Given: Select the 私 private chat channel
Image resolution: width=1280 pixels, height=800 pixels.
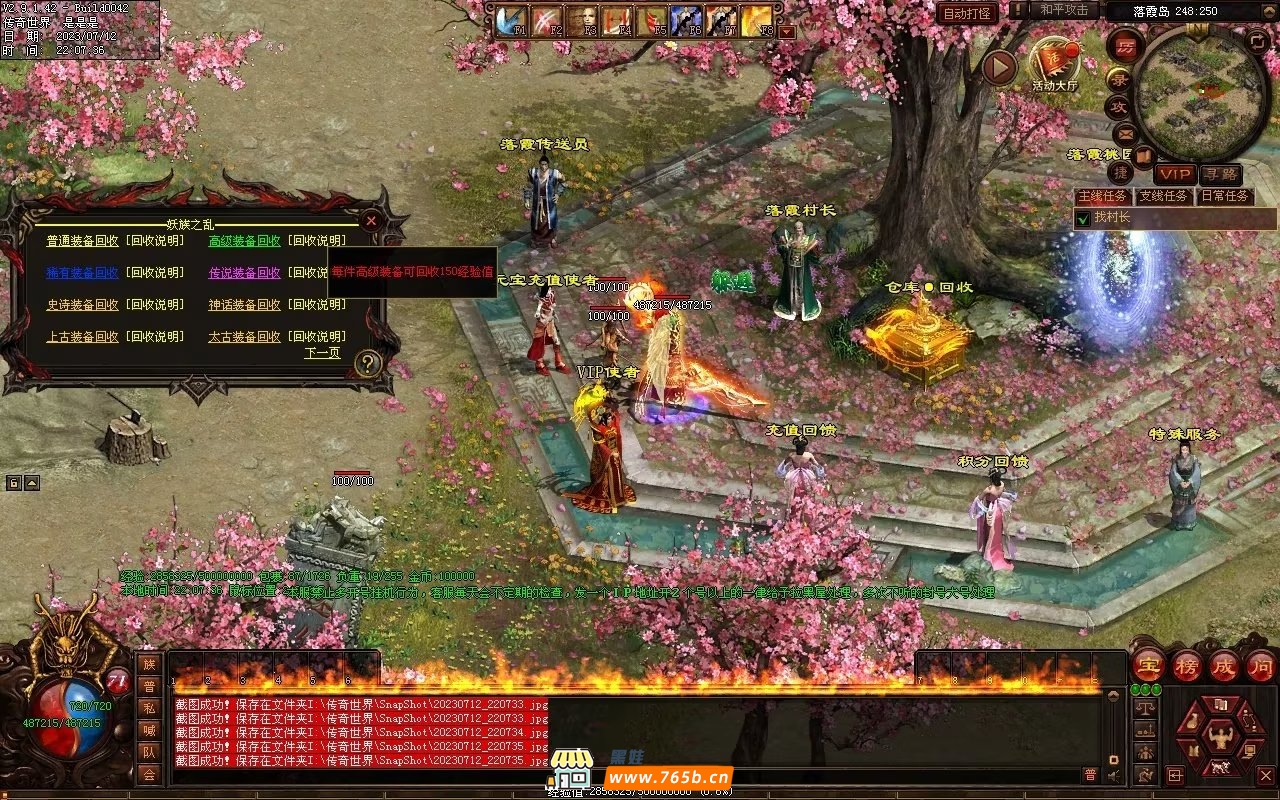Looking at the screenshot, I should point(149,708).
